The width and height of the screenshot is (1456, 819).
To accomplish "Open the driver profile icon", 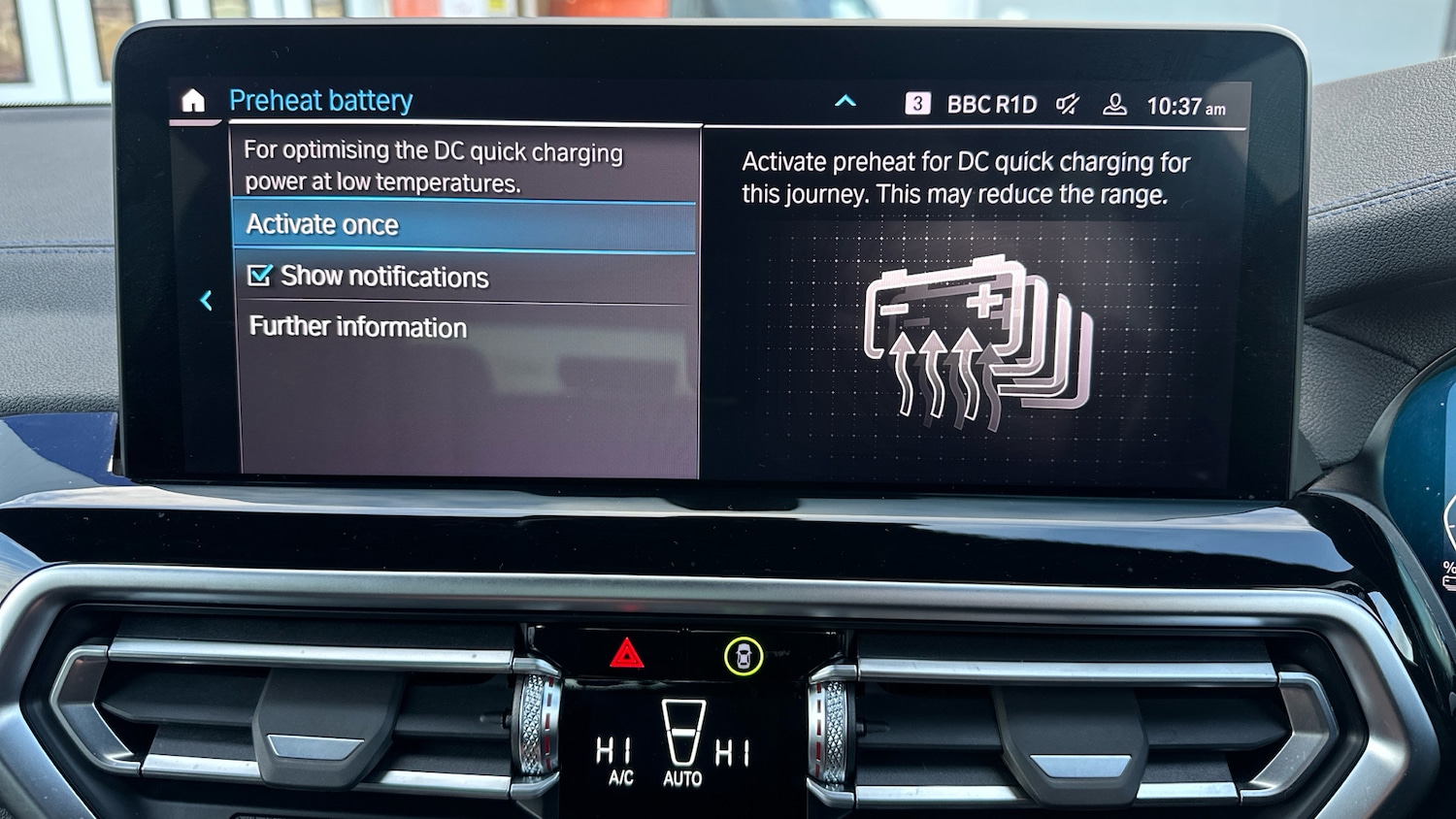I will [1116, 105].
